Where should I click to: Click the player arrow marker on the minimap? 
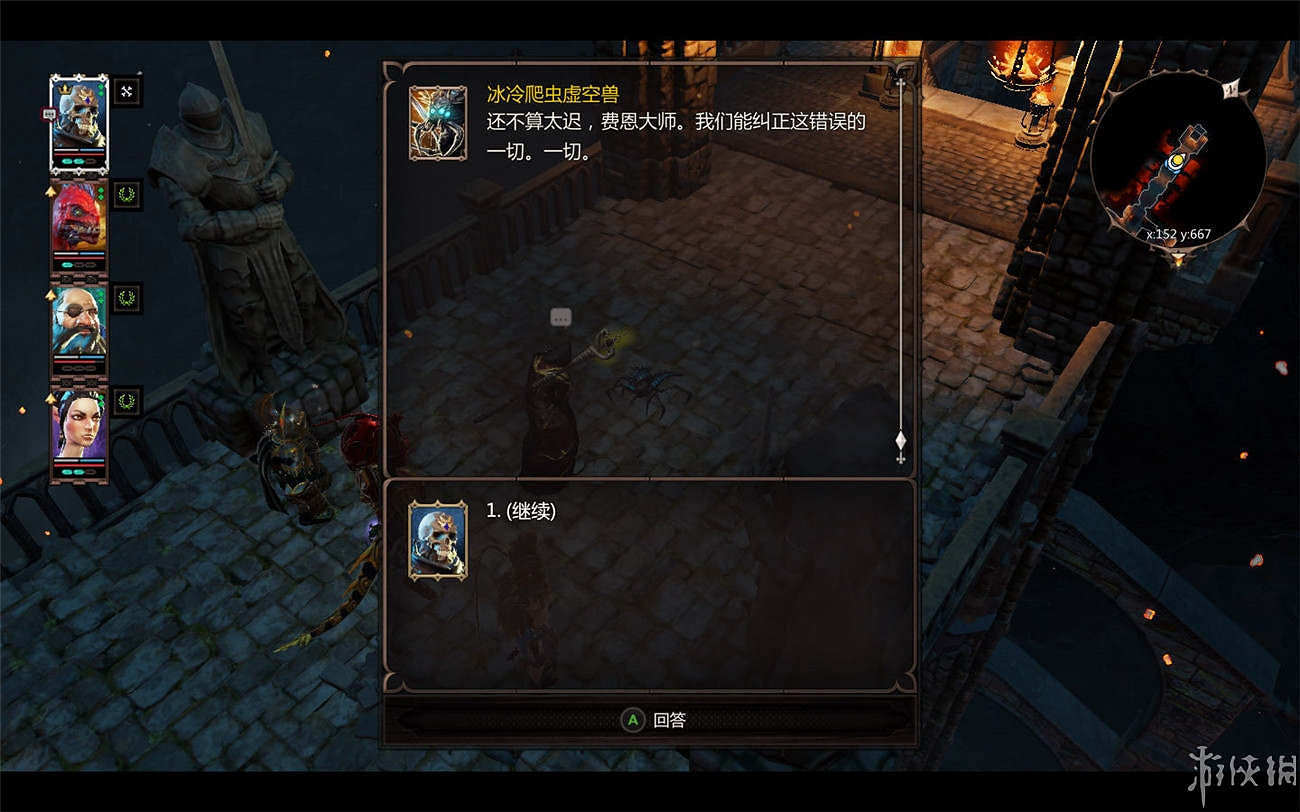click(1177, 162)
